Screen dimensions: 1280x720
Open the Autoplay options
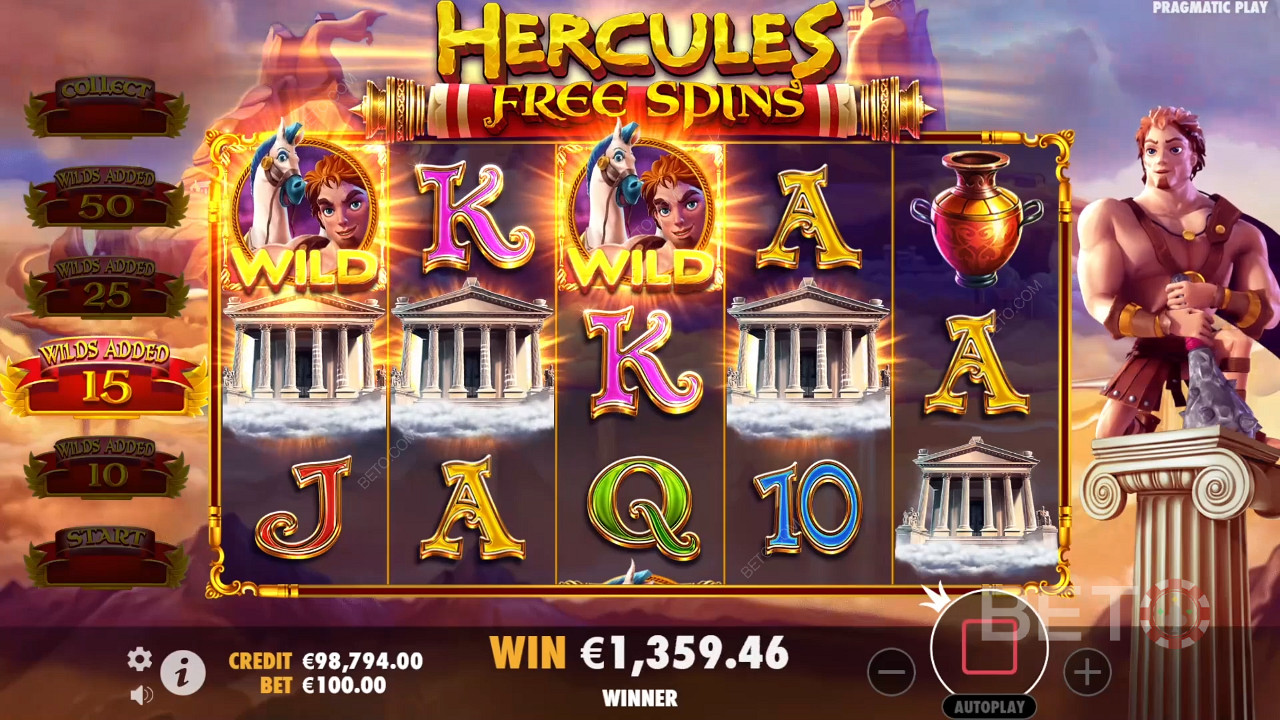click(989, 707)
